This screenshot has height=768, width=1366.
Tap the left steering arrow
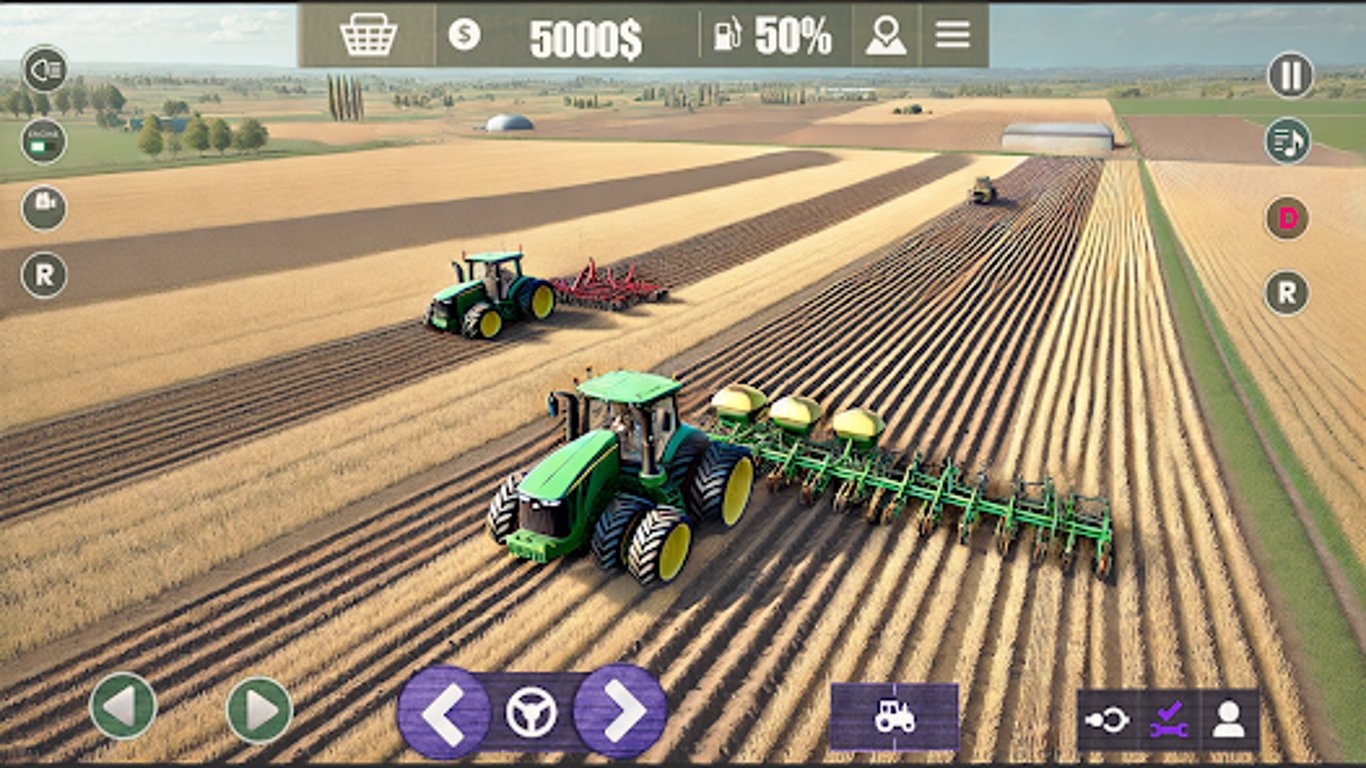tap(449, 713)
